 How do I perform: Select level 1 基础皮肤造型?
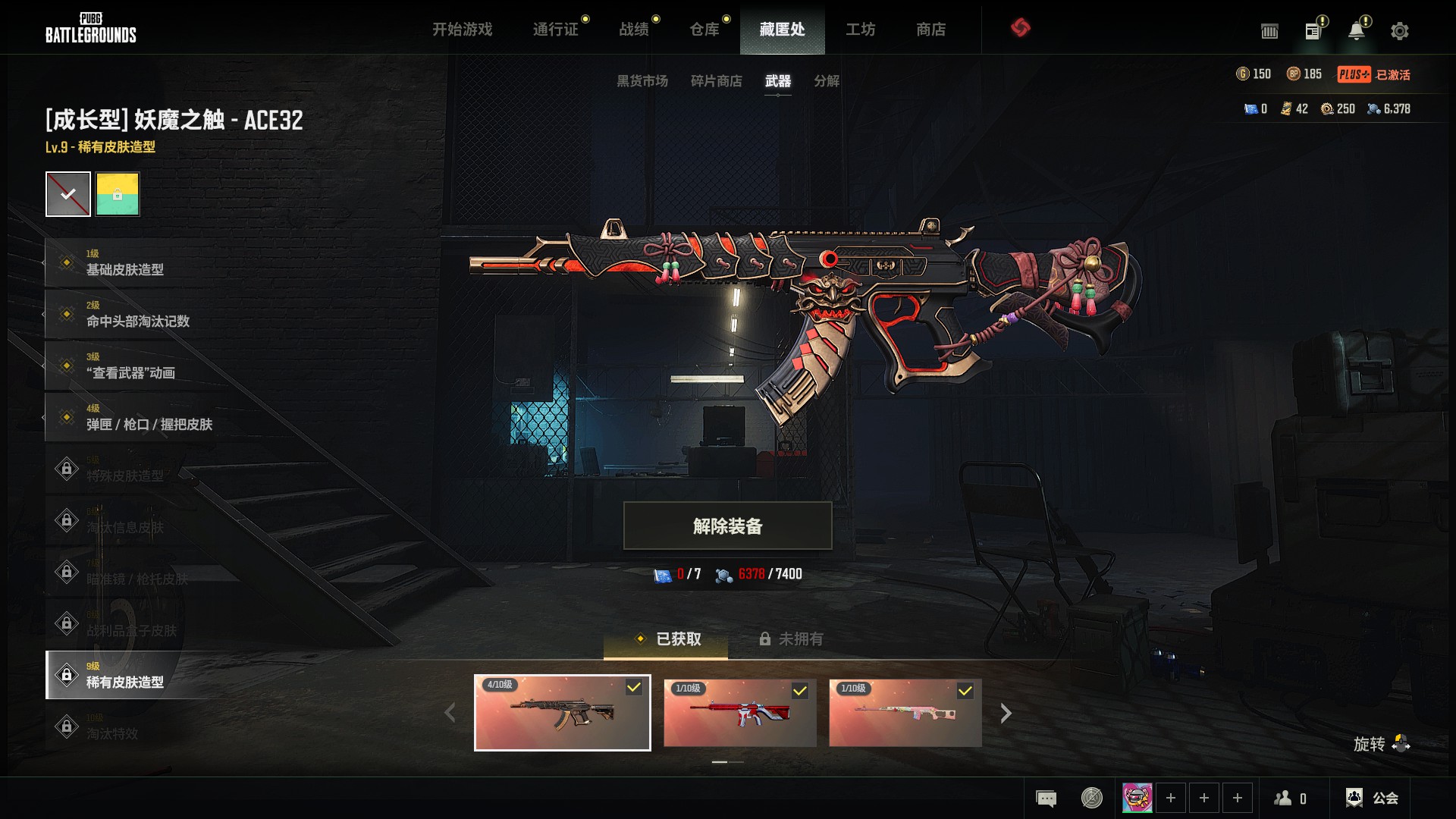(125, 262)
